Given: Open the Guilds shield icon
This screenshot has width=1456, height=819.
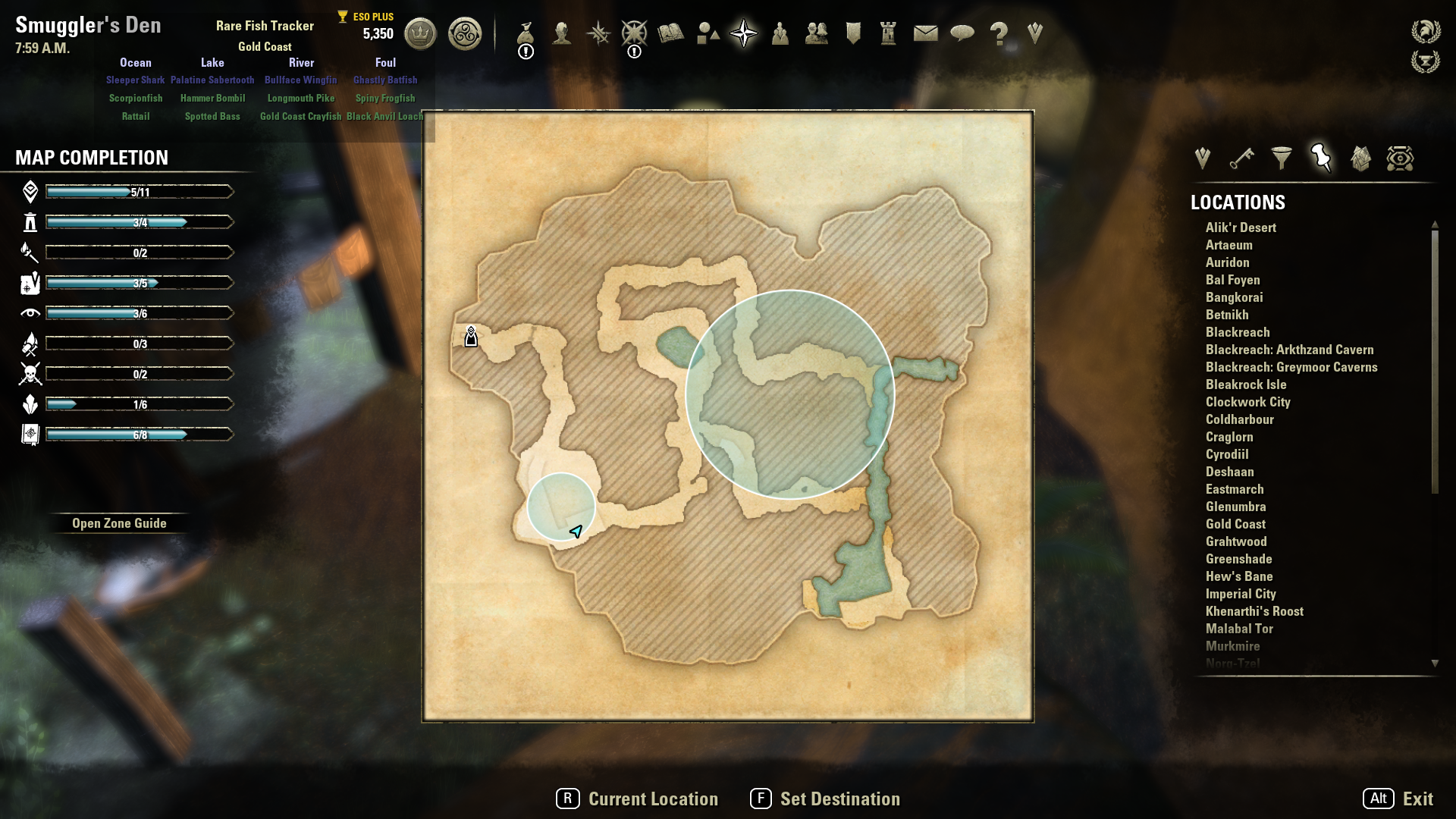Looking at the screenshot, I should click(853, 33).
